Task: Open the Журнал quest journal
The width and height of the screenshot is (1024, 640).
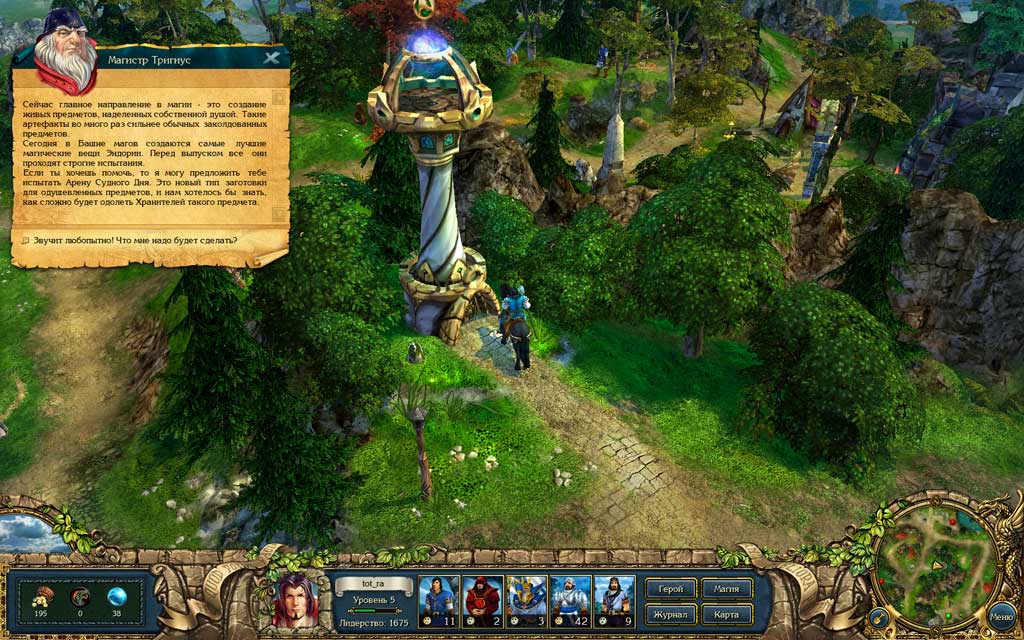Action: point(671,613)
